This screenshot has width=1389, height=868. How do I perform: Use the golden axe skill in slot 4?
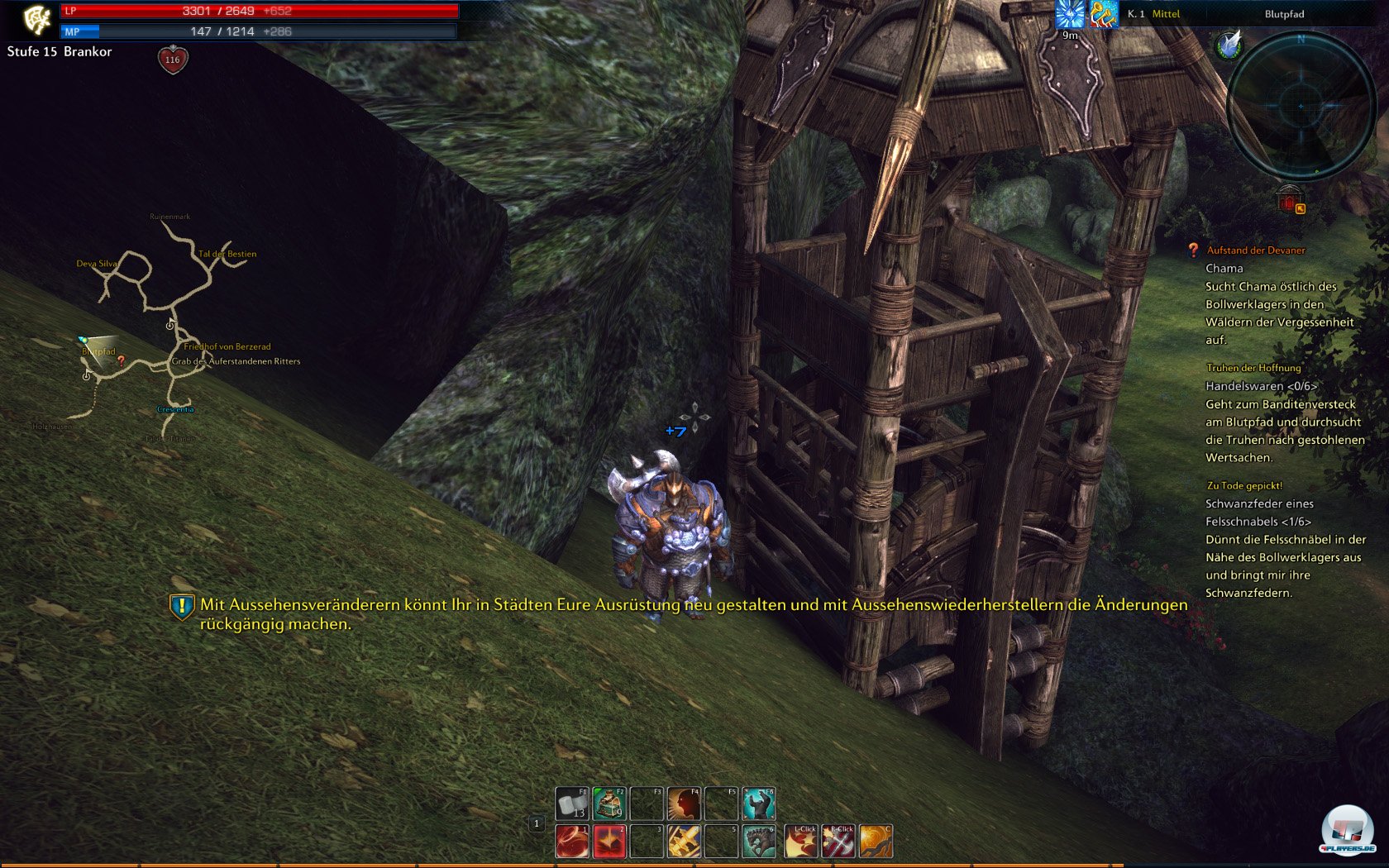pyautogui.click(x=685, y=842)
